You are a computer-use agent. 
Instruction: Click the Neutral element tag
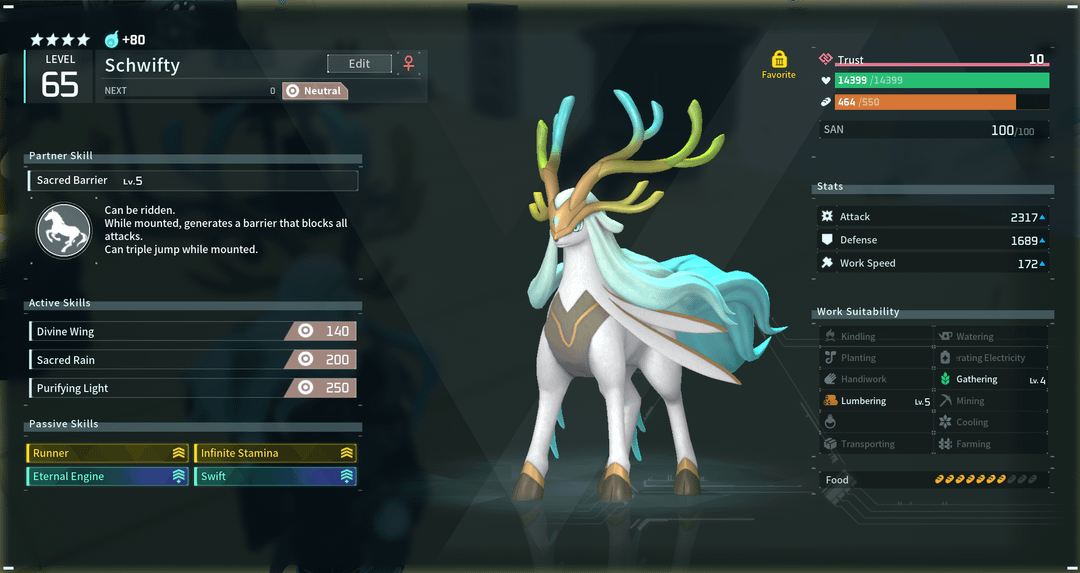[x=314, y=91]
